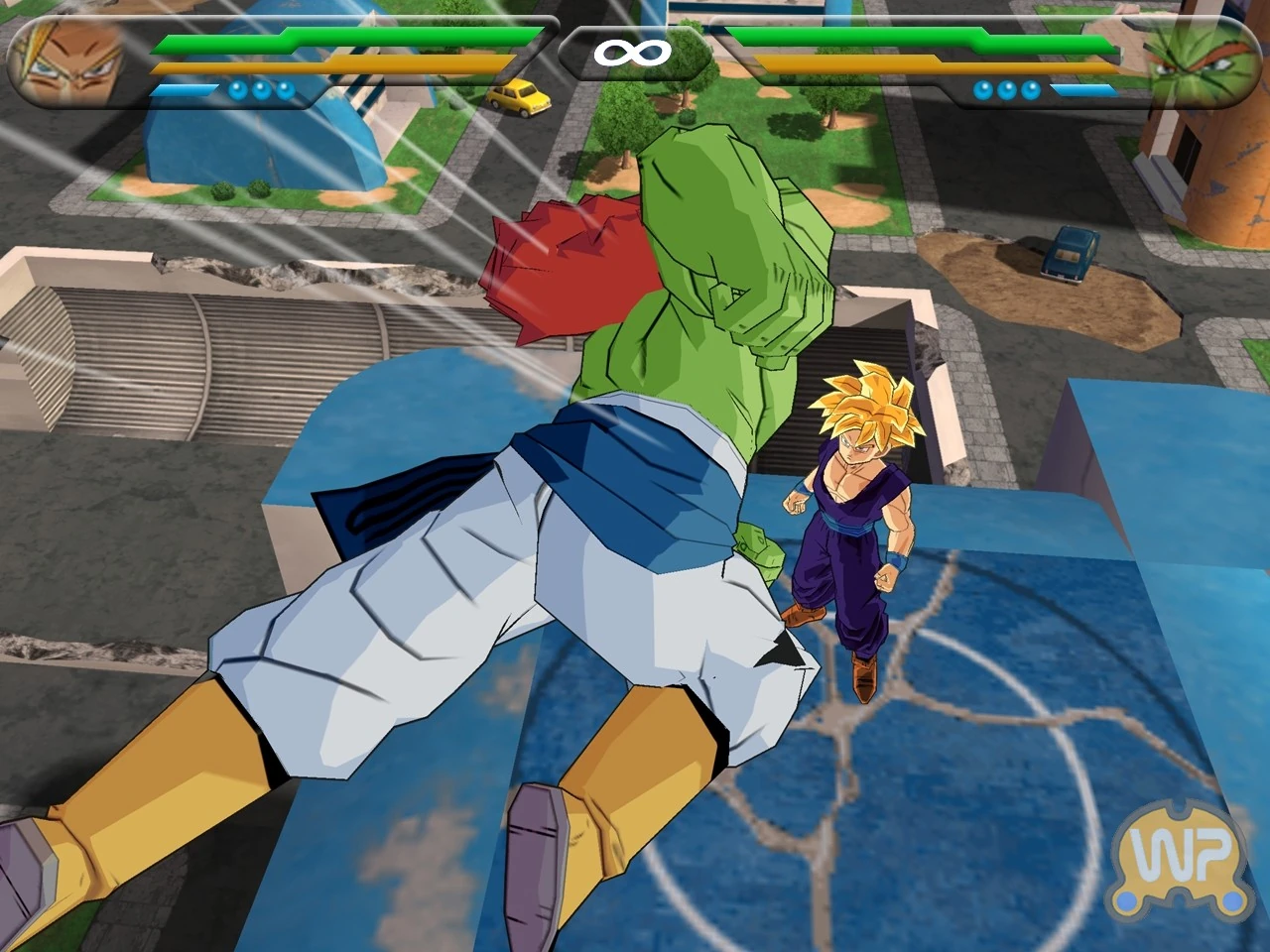
Task: Click the yellow ki bar on the left HUD
Action: (327, 65)
